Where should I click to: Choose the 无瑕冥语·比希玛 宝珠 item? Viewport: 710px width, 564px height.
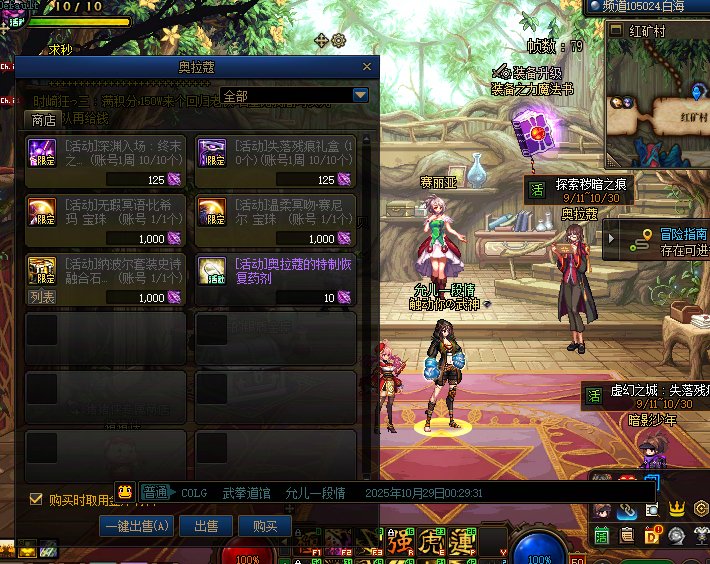point(106,220)
